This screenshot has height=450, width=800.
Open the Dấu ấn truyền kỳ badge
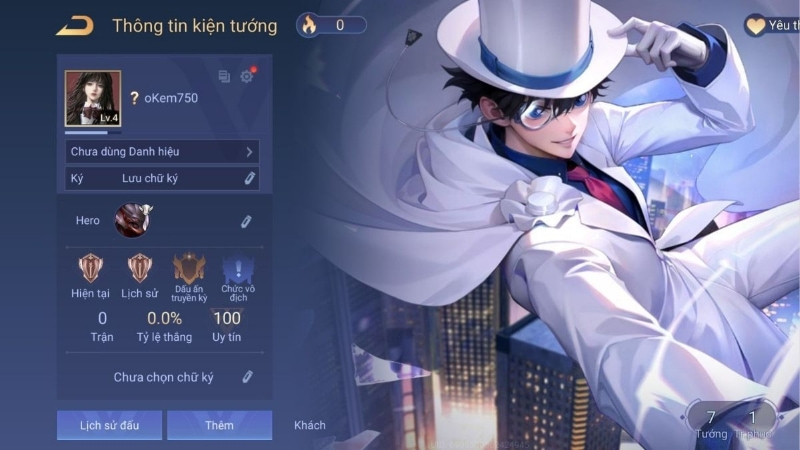pyautogui.click(x=189, y=268)
